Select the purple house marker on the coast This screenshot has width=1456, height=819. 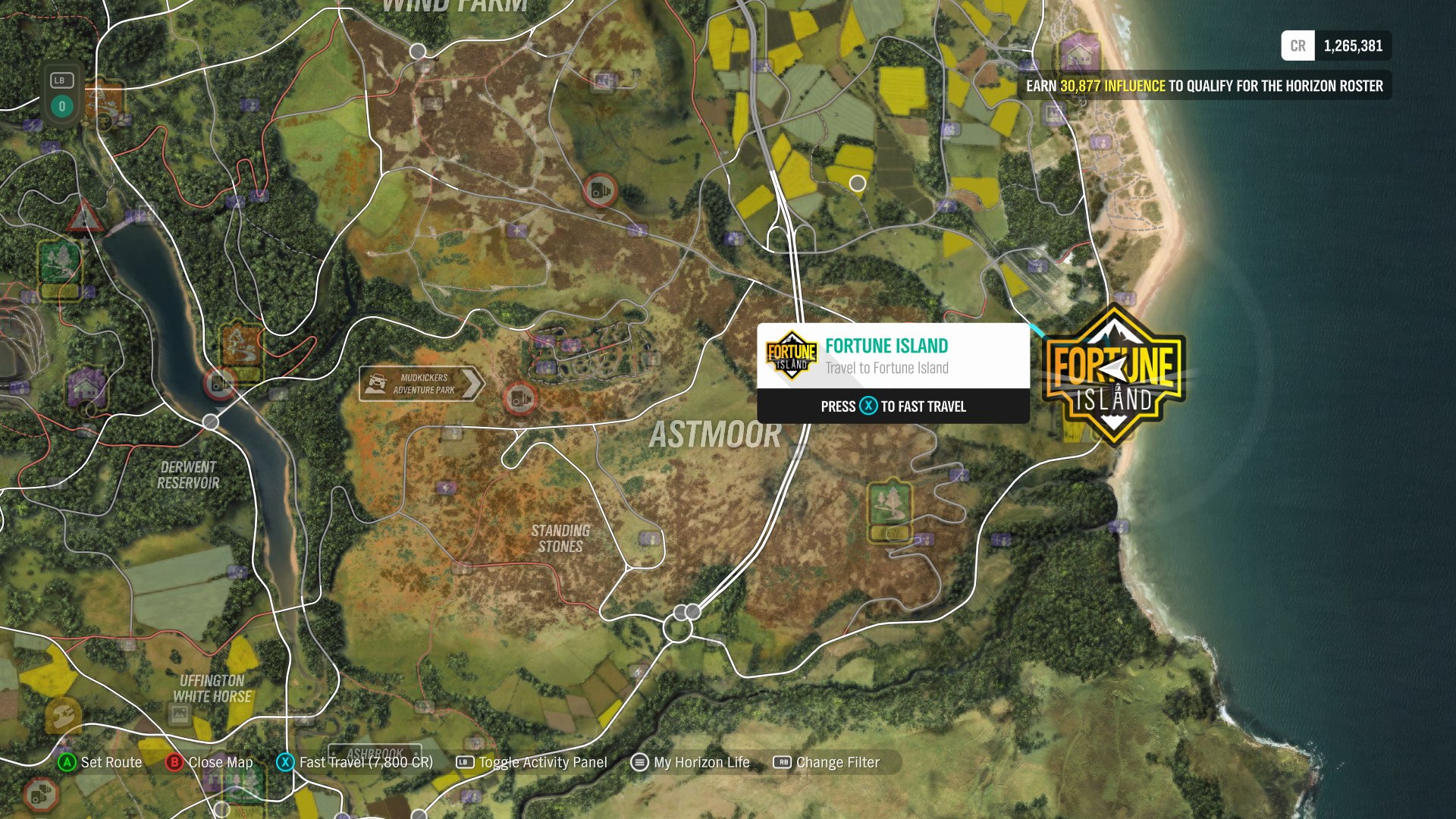point(1080,53)
